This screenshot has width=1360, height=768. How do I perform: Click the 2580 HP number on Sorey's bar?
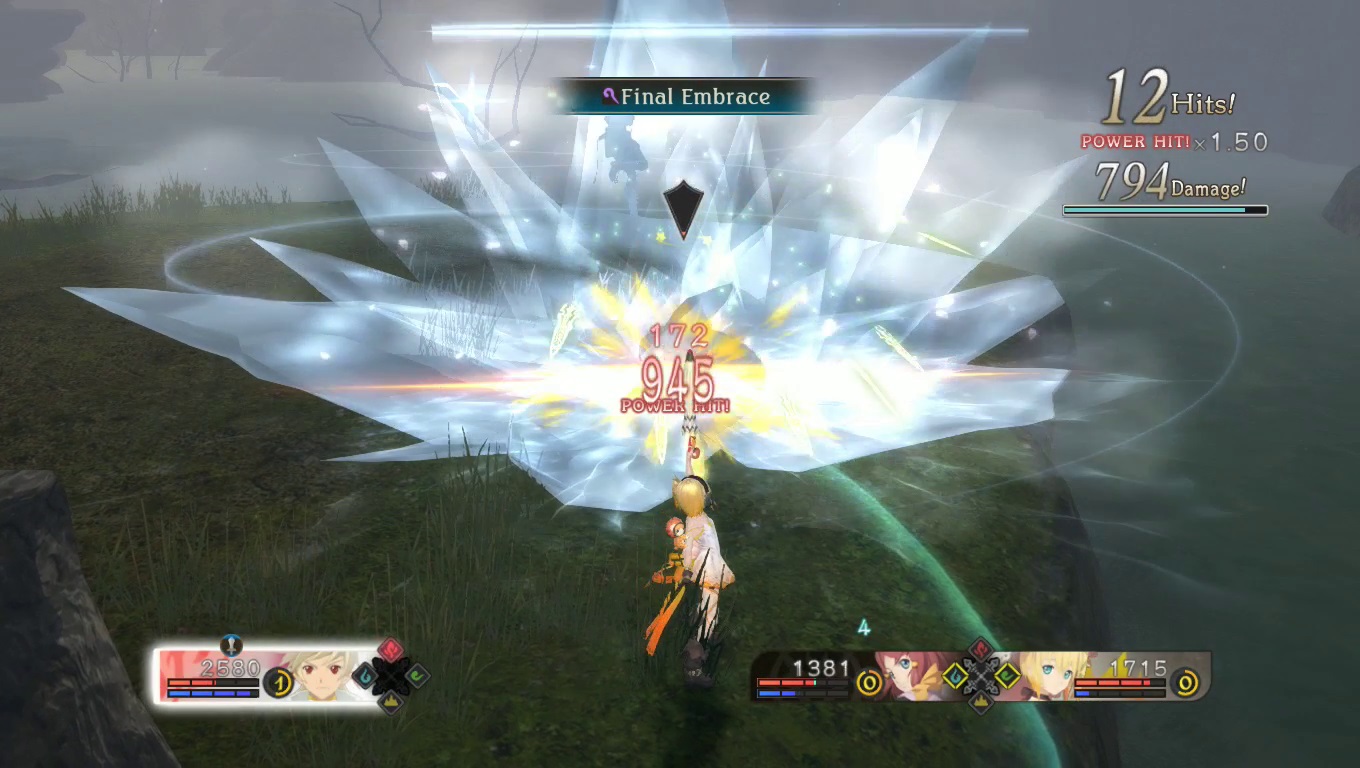tap(230, 669)
